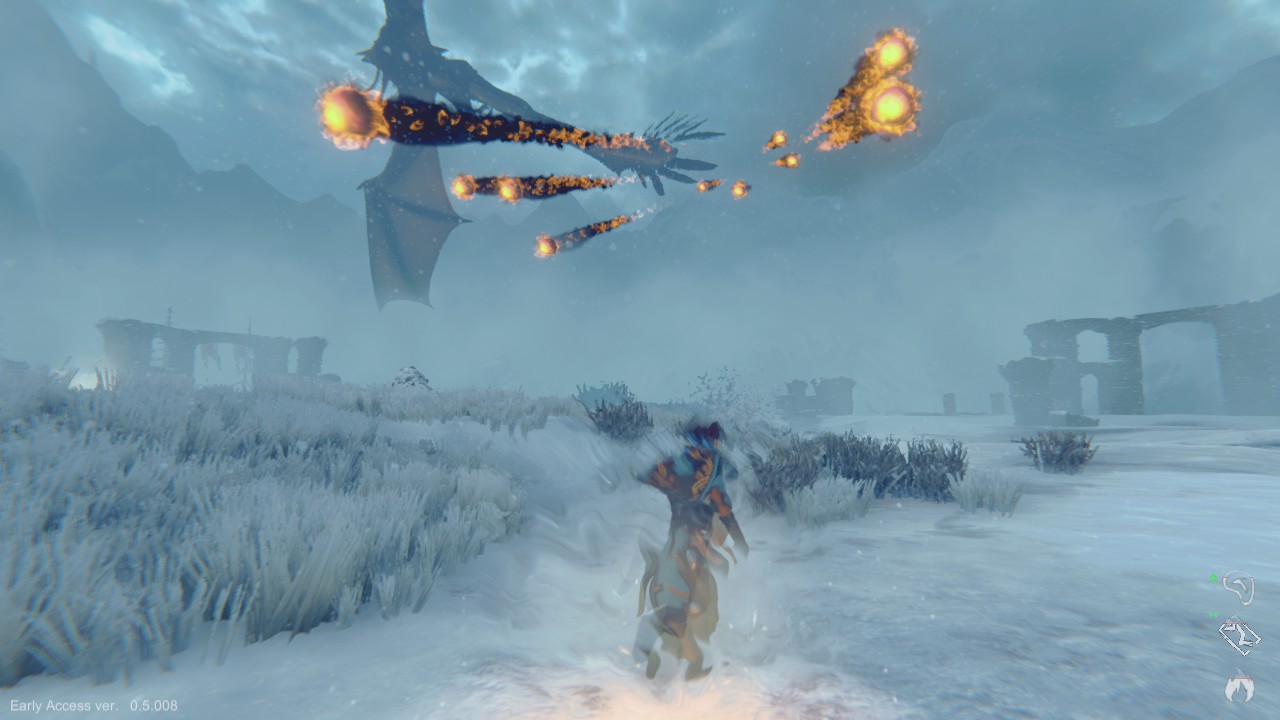Select the running figure card icon
Viewport: 1280px width, 720px height.
1240,636
